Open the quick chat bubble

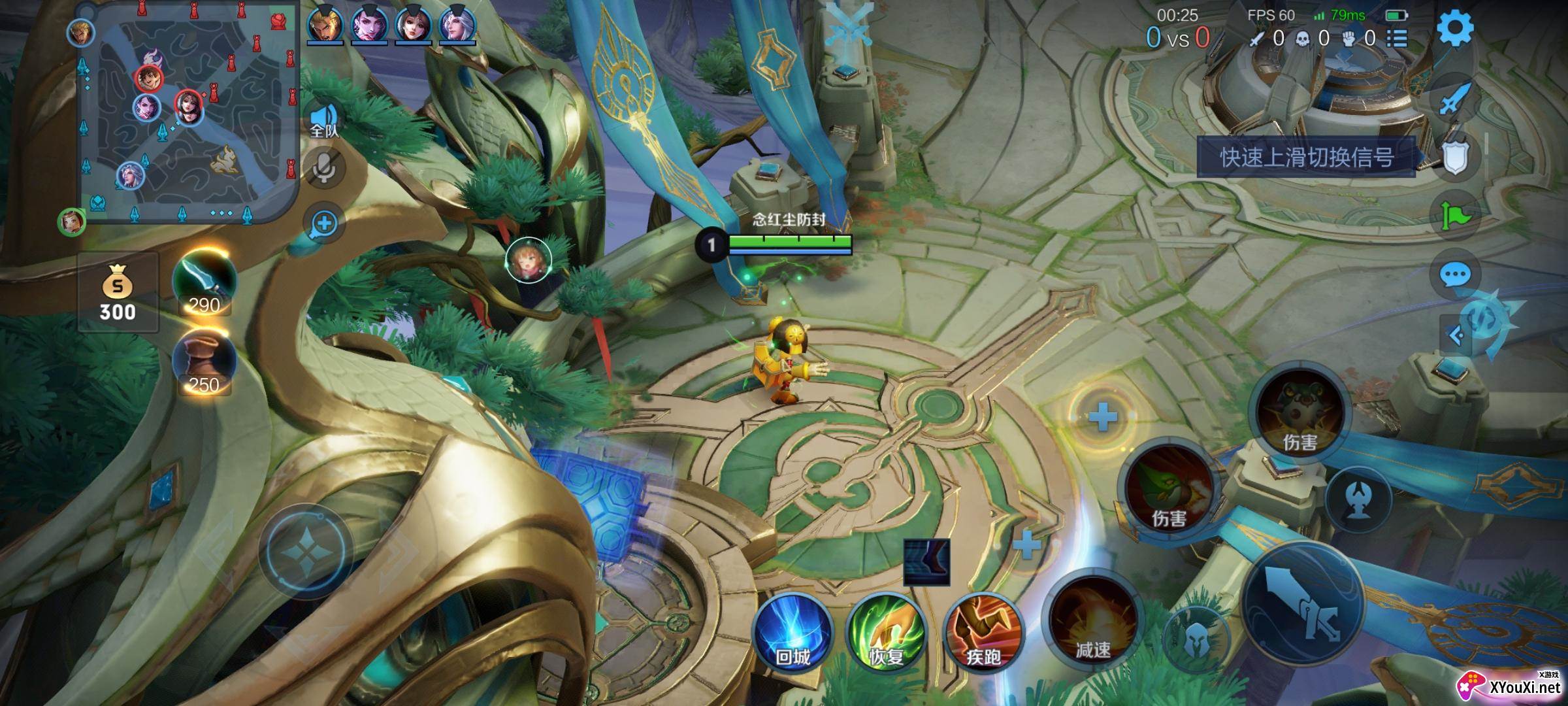[x=1455, y=275]
